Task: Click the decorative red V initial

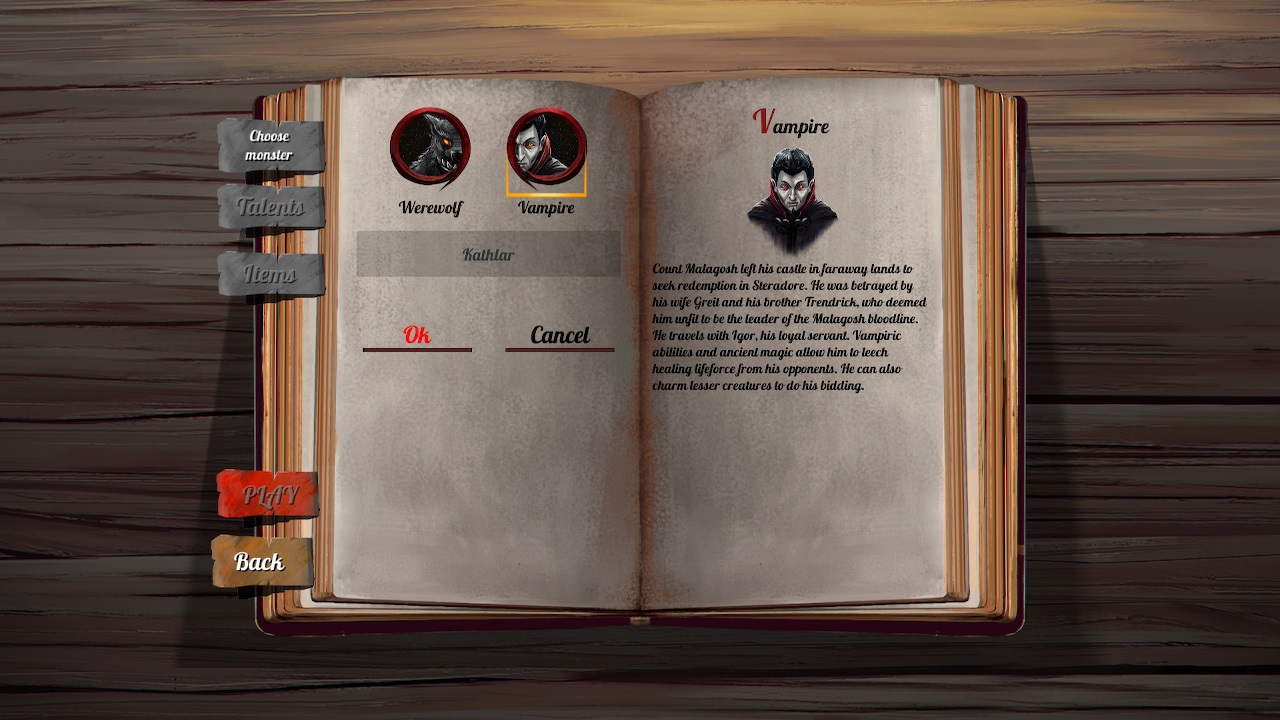Action: click(762, 120)
